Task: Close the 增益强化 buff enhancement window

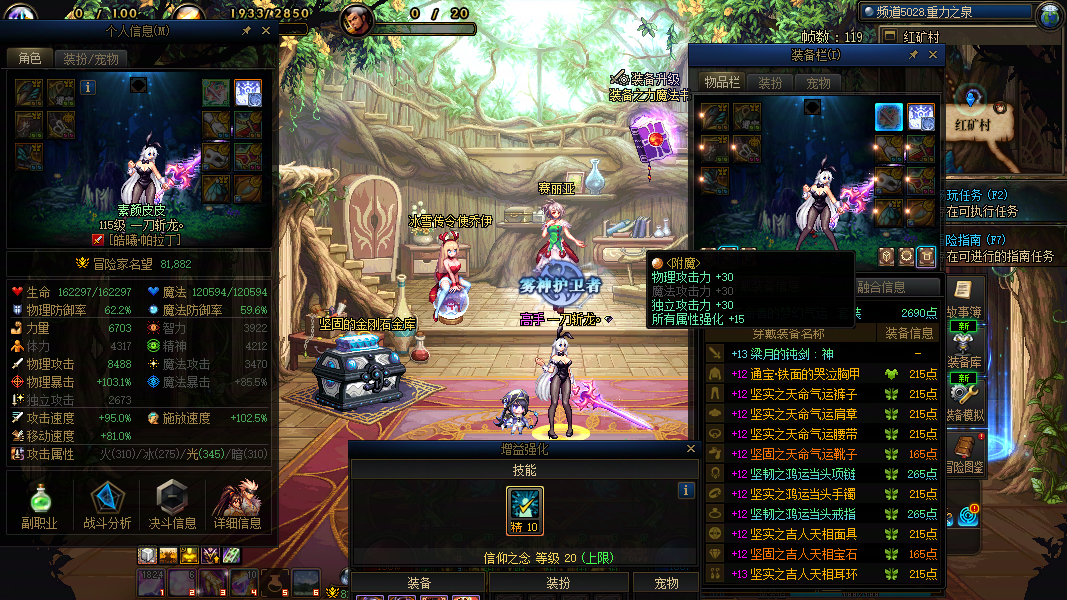Action: pos(690,450)
